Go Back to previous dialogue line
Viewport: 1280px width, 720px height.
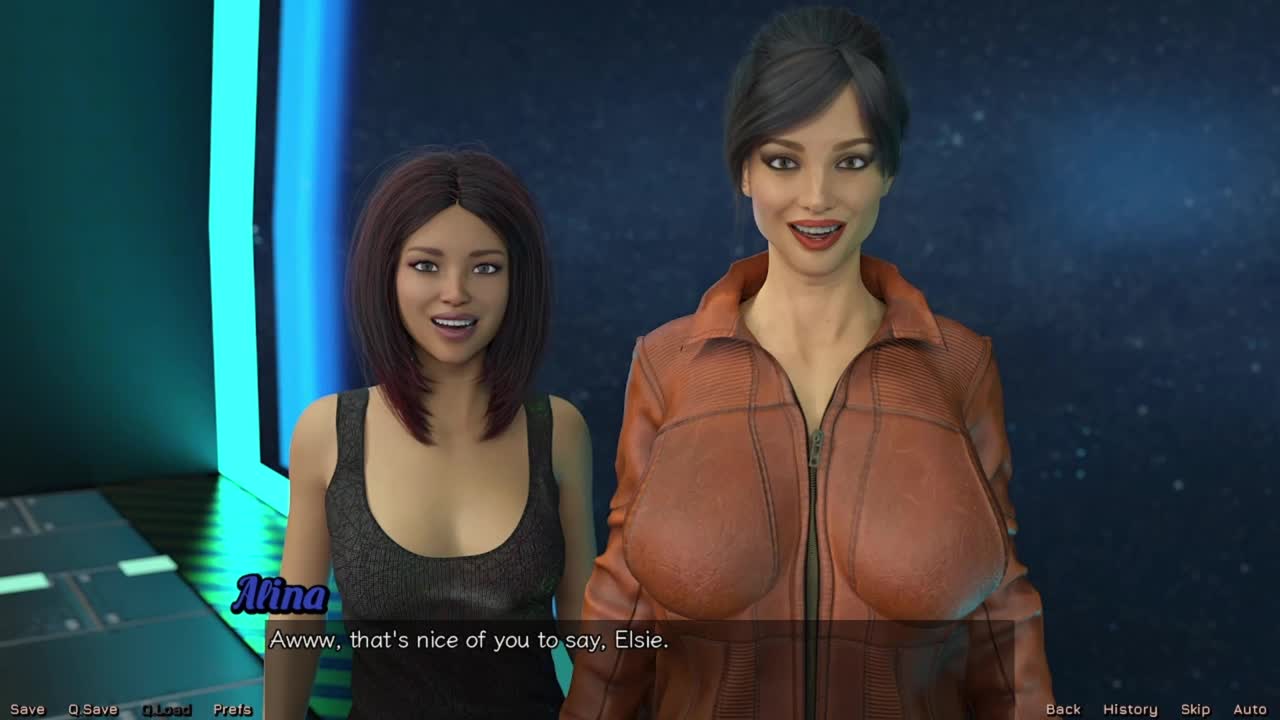[x=1063, y=709]
